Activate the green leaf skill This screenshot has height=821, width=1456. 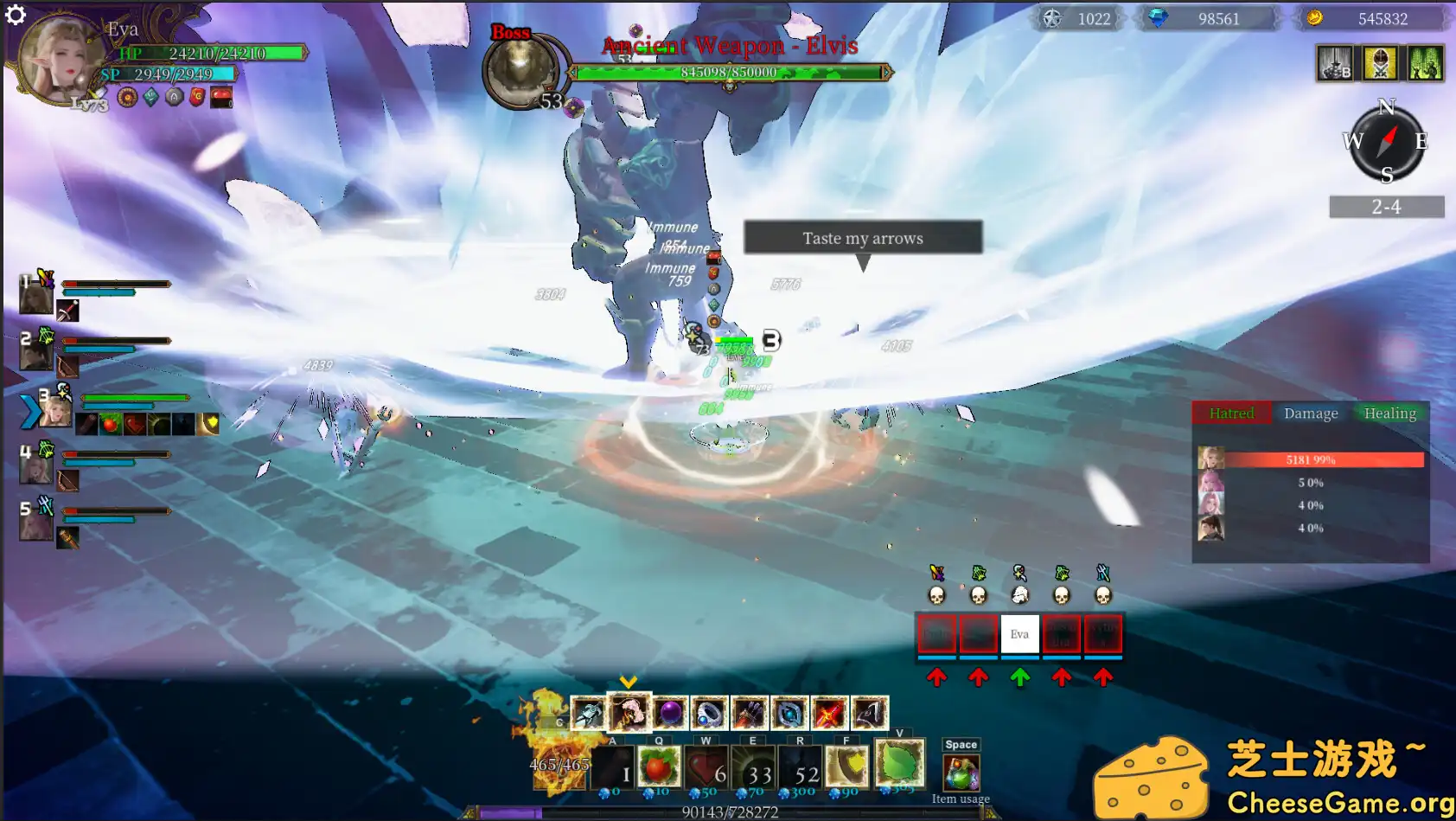(899, 763)
